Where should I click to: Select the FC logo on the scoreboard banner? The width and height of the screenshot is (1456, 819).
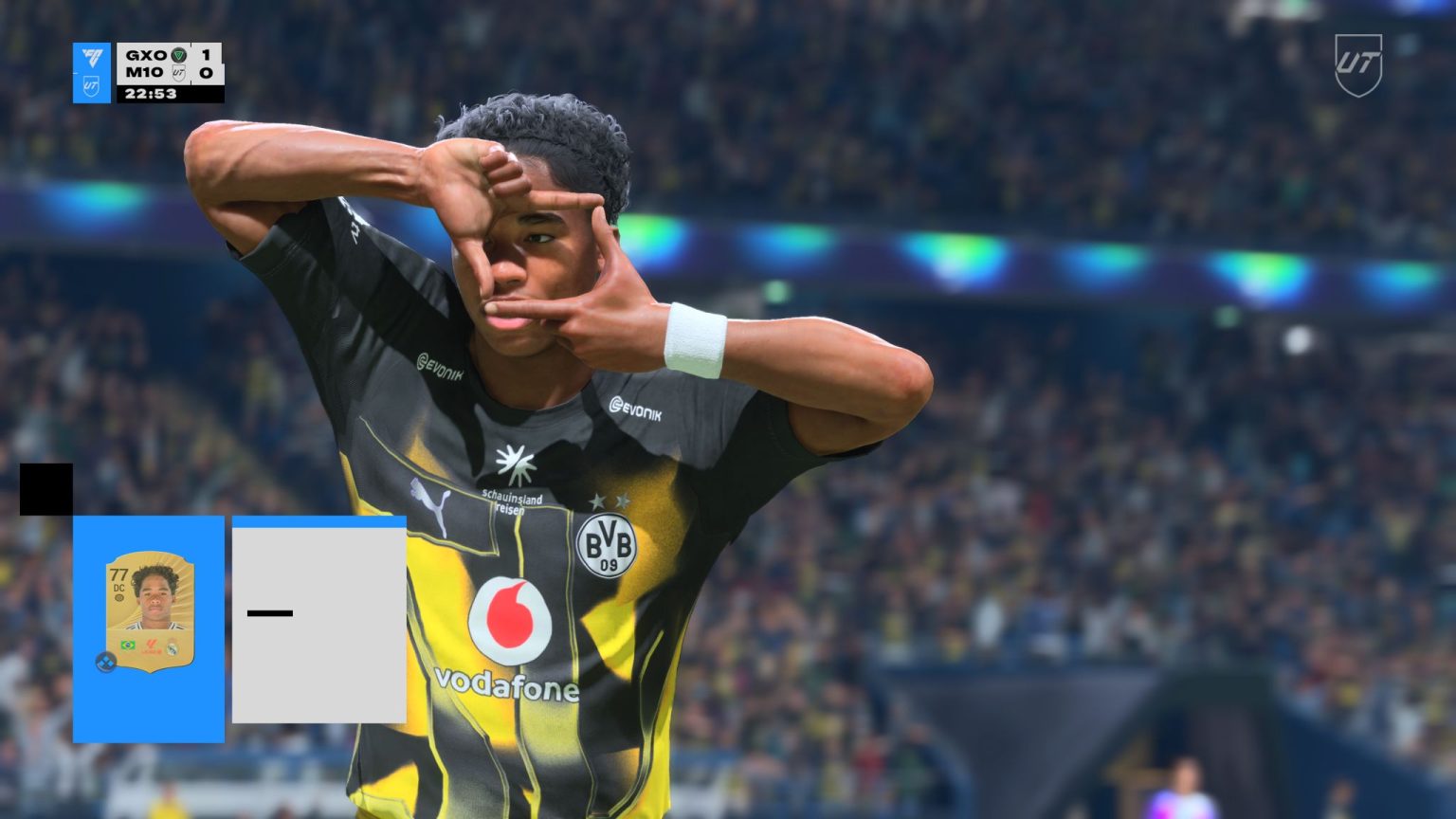pyautogui.click(x=92, y=57)
